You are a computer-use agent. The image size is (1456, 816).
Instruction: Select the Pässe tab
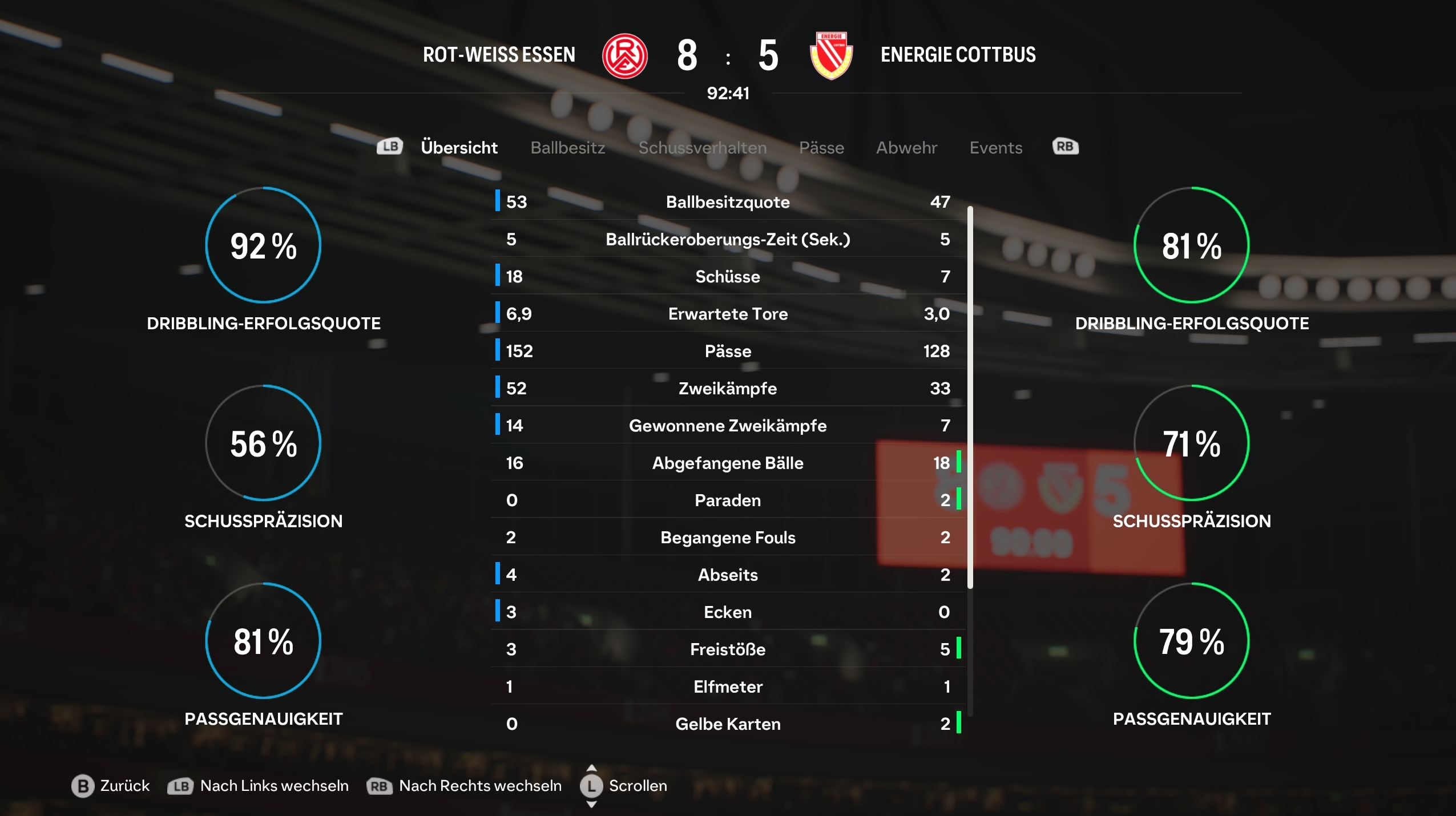tap(821, 148)
